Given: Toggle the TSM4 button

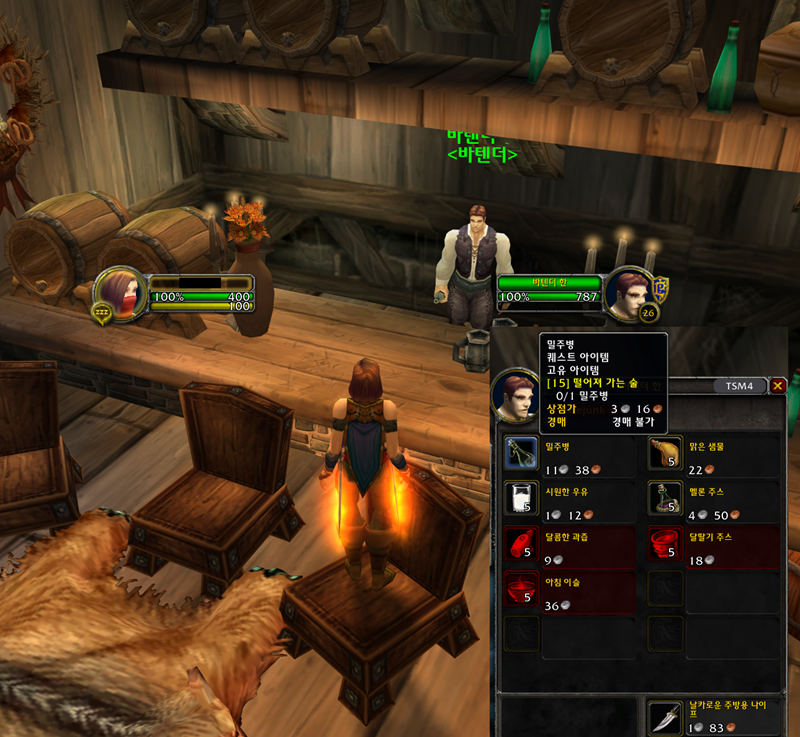Looking at the screenshot, I should point(739,385).
